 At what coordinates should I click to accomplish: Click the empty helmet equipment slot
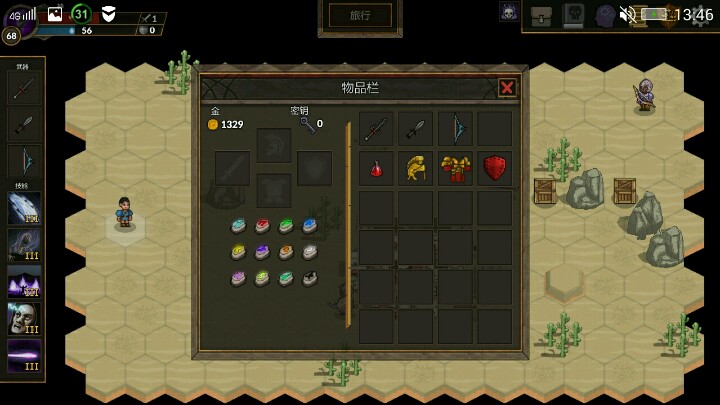[x=273, y=145]
